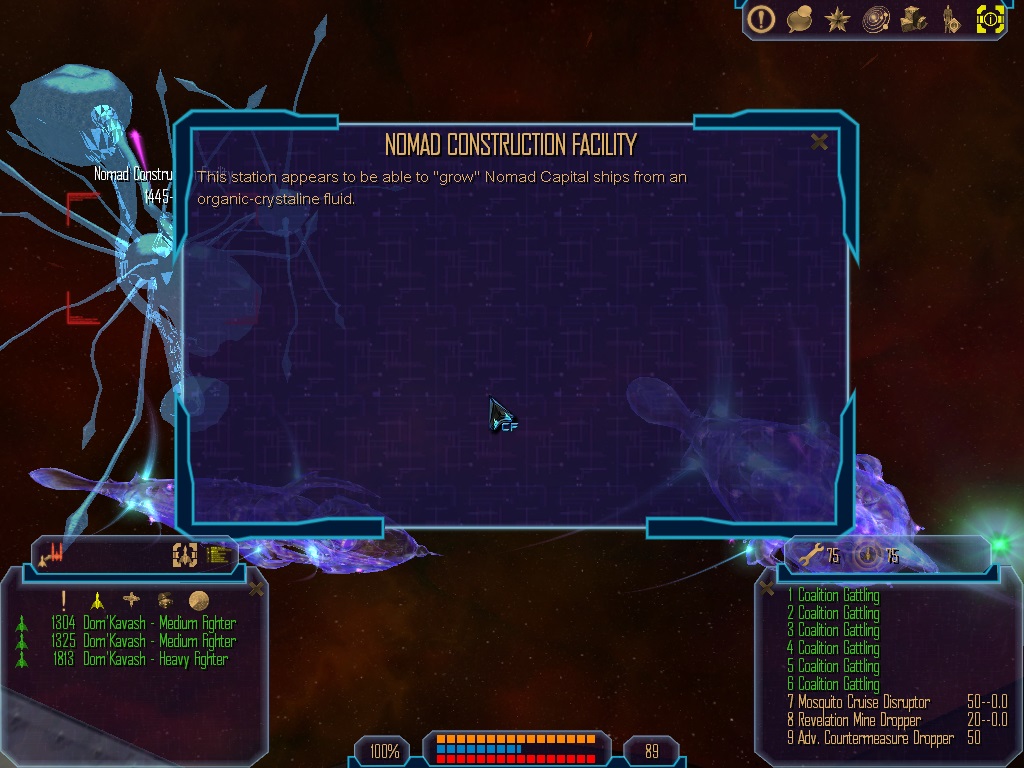This screenshot has height=768, width=1024.
Task: Close the Nomad Construction Facility info window
Action: pos(819,142)
